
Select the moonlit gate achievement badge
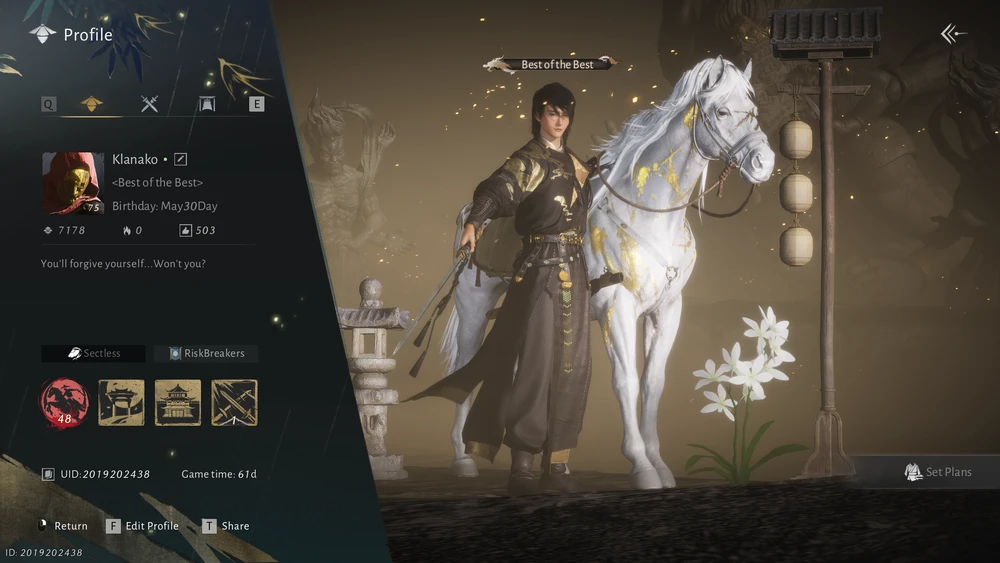pyautogui.click(x=121, y=402)
